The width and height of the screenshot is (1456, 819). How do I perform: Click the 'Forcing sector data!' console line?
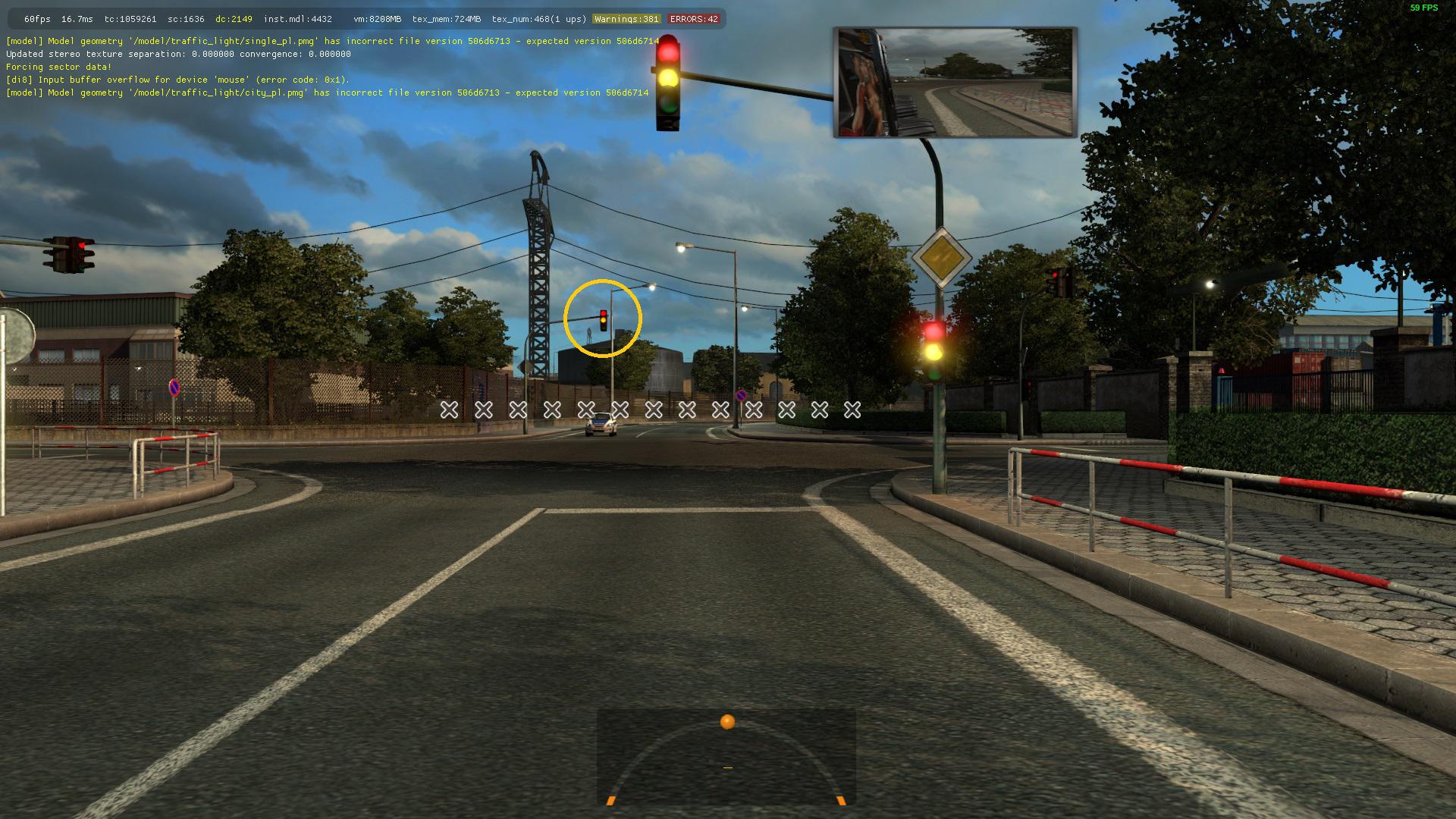click(x=58, y=67)
